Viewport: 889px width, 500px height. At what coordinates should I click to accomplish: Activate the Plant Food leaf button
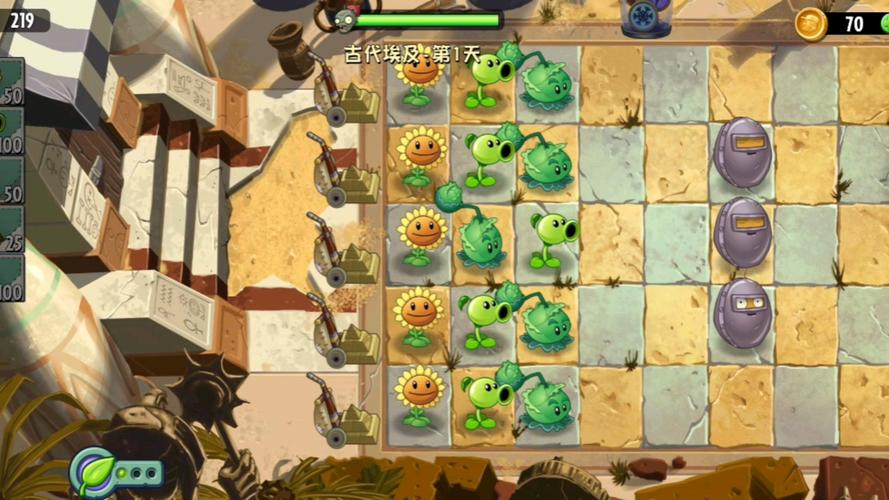pyautogui.click(x=93, y=470)
